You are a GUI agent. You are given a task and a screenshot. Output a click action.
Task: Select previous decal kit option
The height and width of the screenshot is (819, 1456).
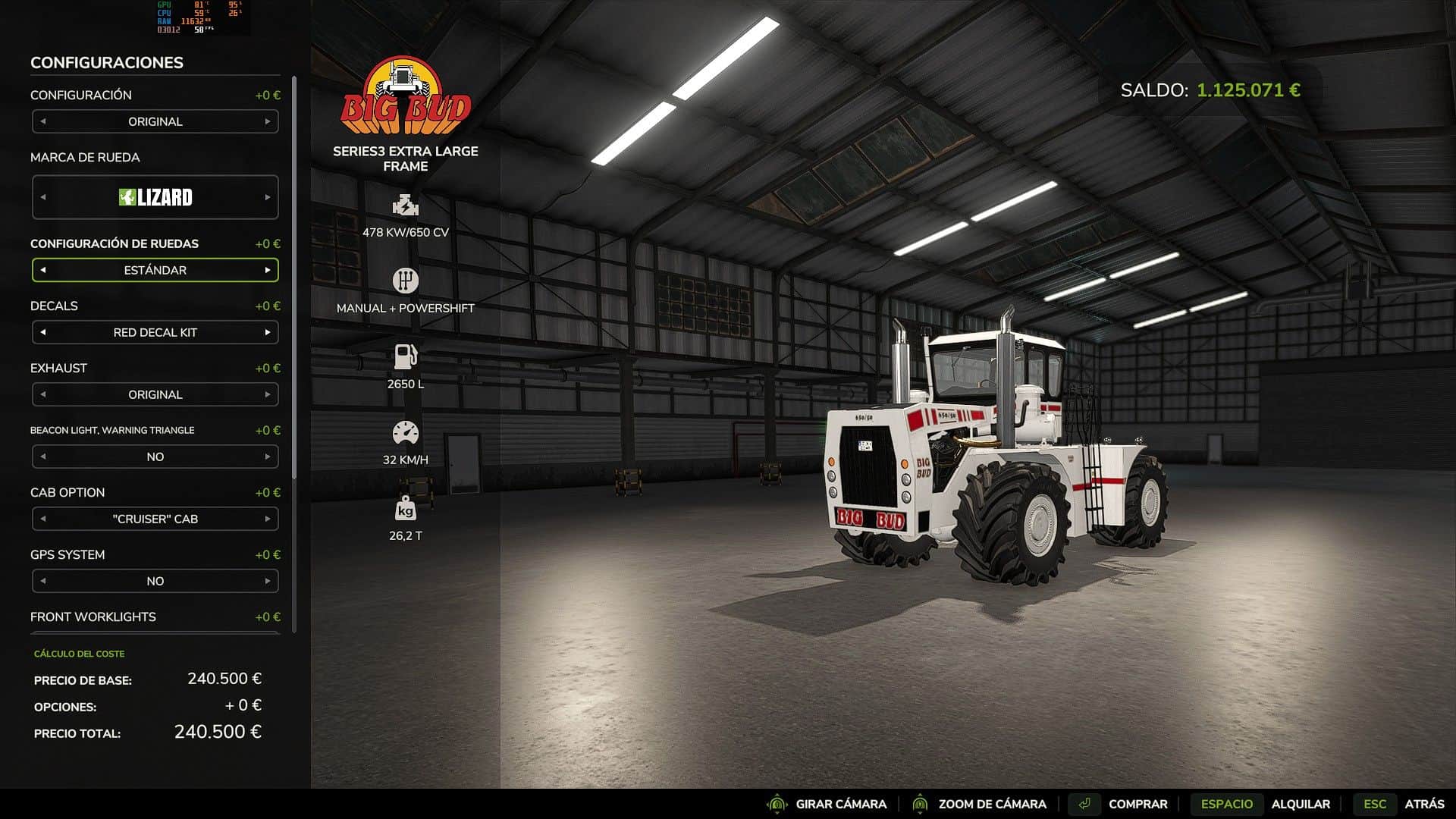(43, 332)
